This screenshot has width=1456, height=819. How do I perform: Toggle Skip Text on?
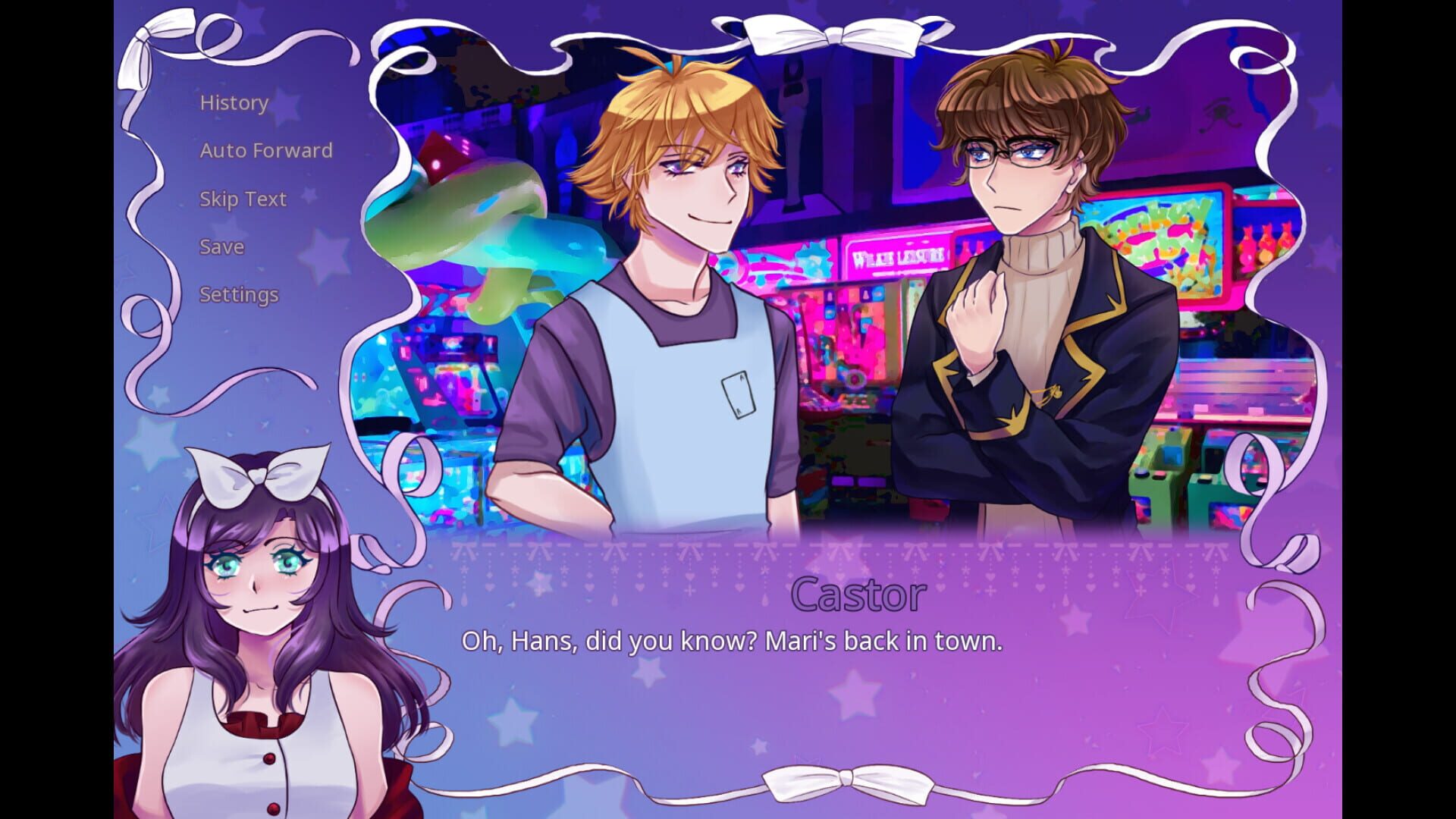click(x=243, y=198)
